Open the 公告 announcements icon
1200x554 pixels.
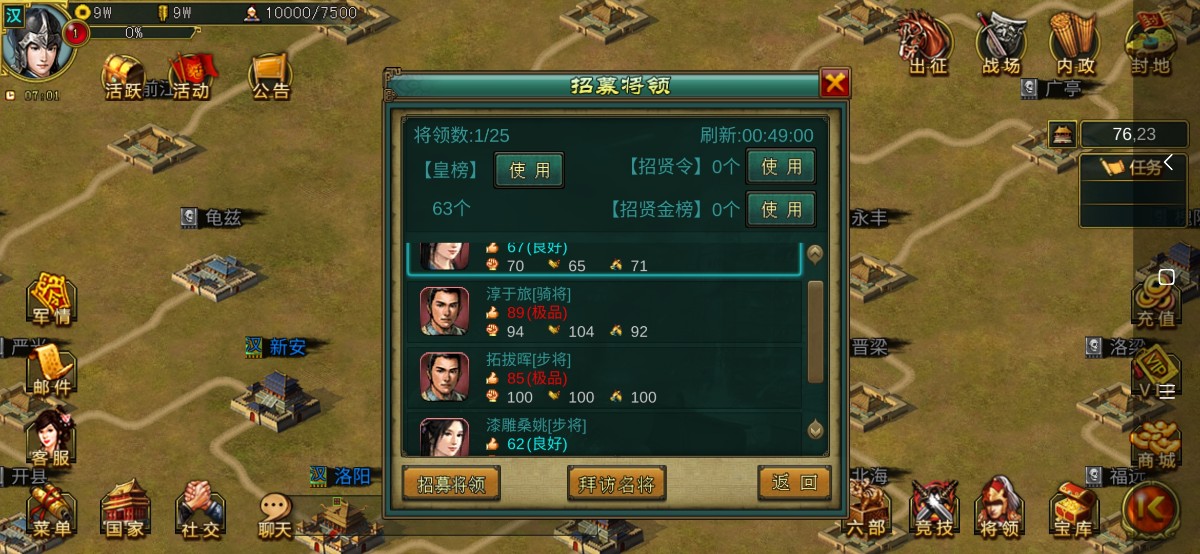[x=270, y=73]
